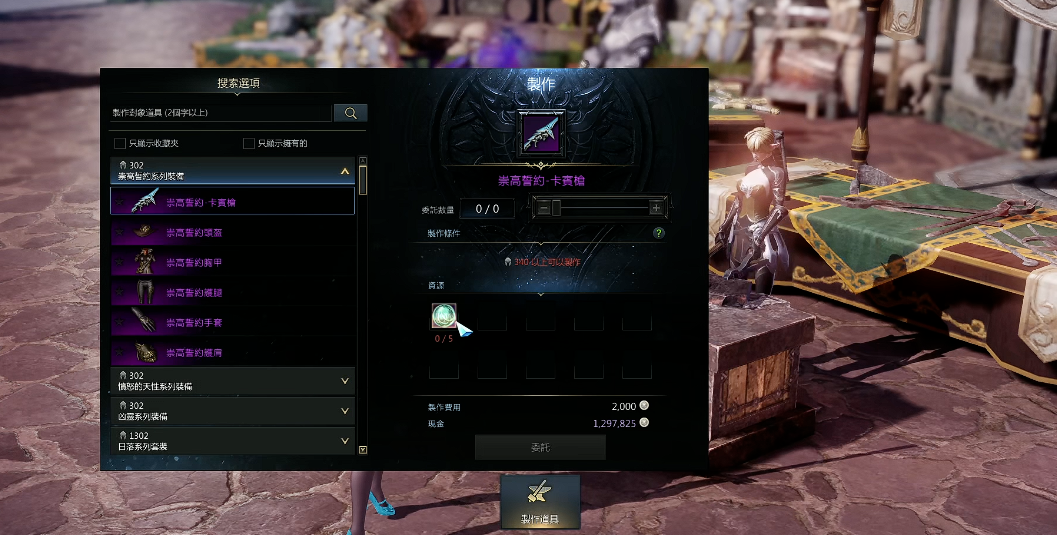
Task: Click the 委託 commission button
Action: [x=540, y=447]
